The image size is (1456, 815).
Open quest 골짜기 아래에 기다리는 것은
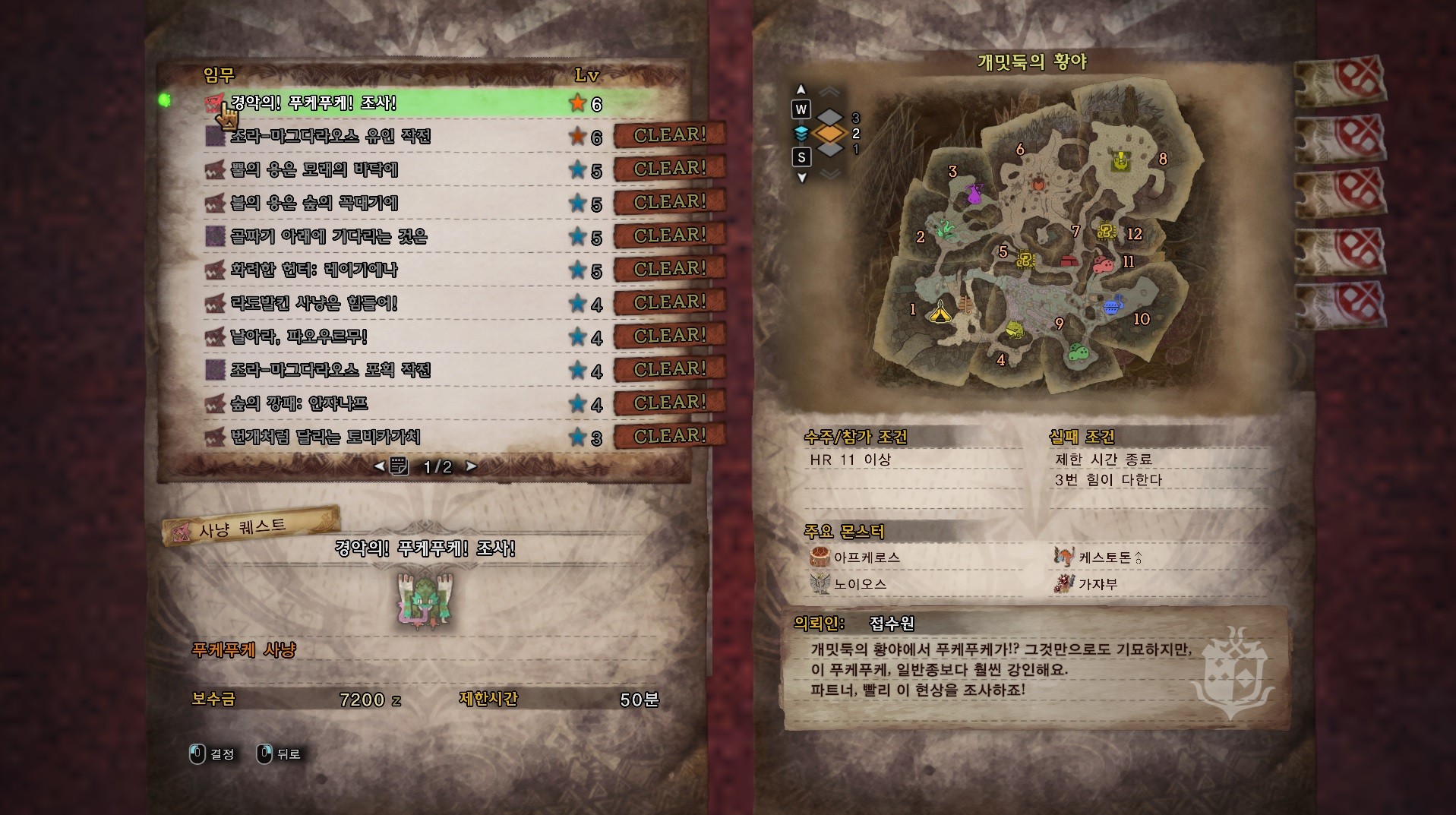pyautogui.click(x=329, y=236)
